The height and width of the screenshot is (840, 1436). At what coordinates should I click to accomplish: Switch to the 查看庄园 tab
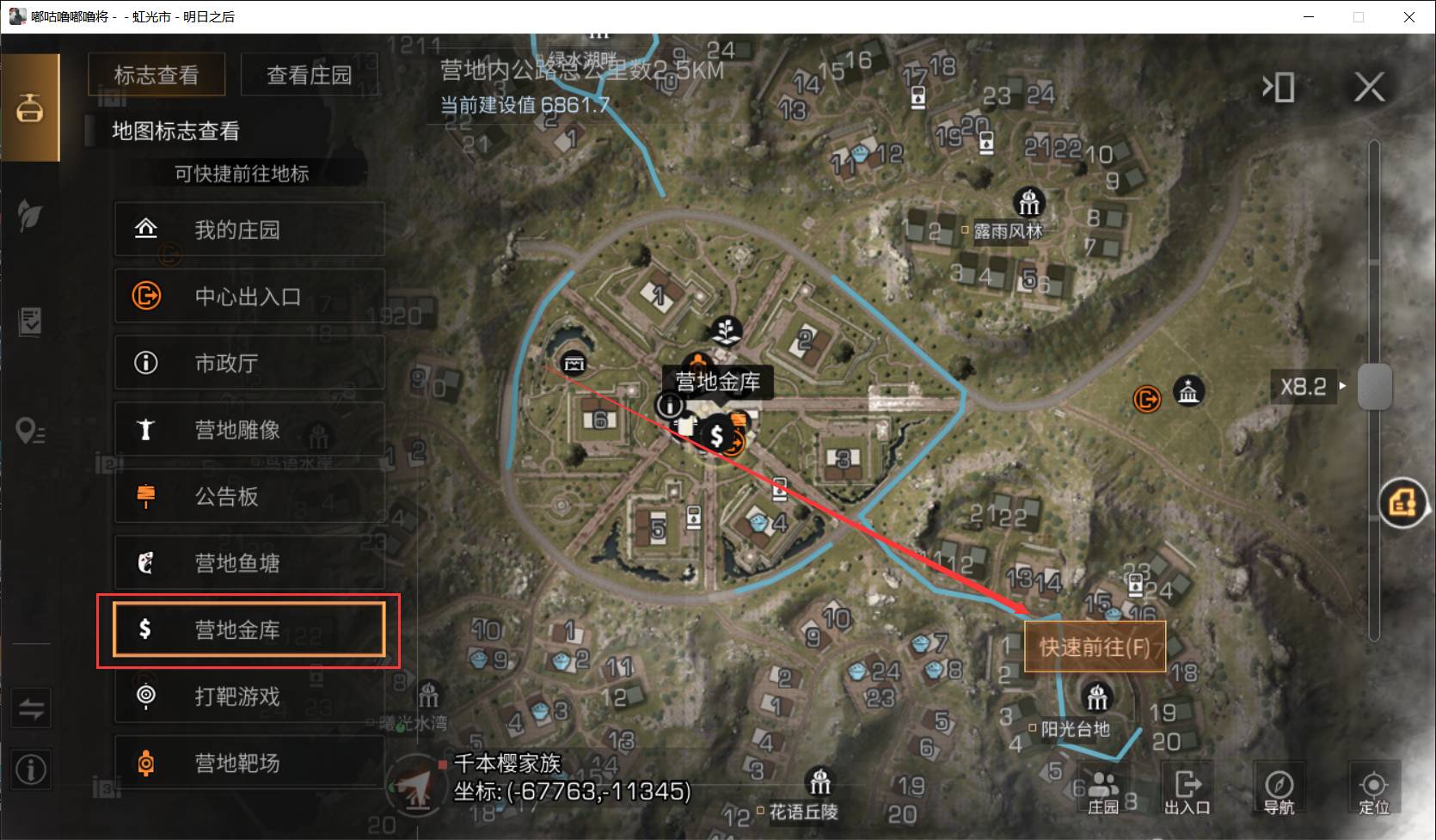310,75
